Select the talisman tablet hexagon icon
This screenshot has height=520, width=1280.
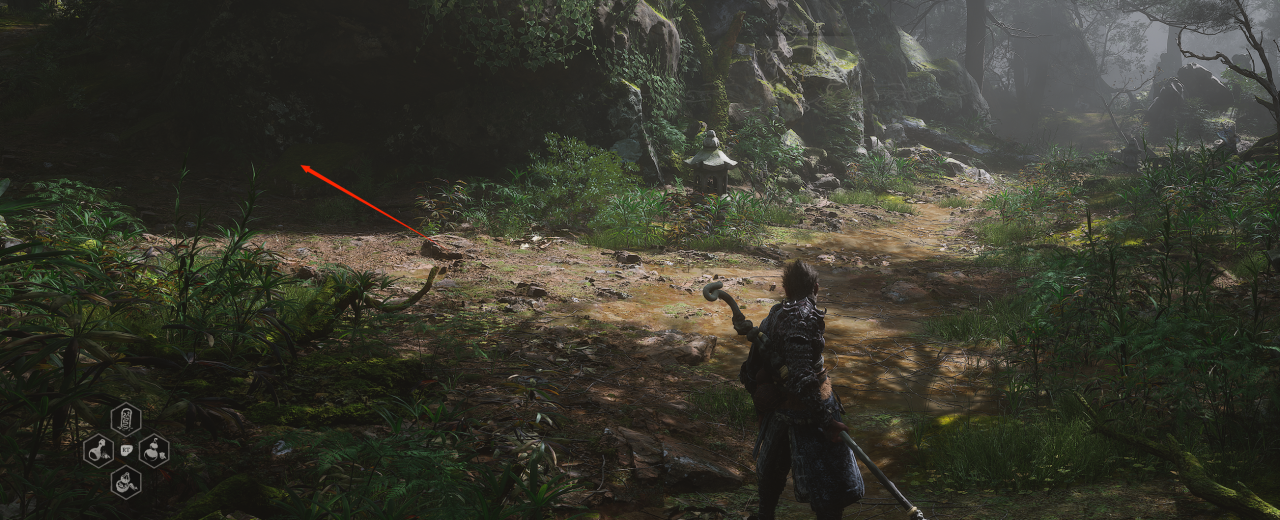click(126, 418)
